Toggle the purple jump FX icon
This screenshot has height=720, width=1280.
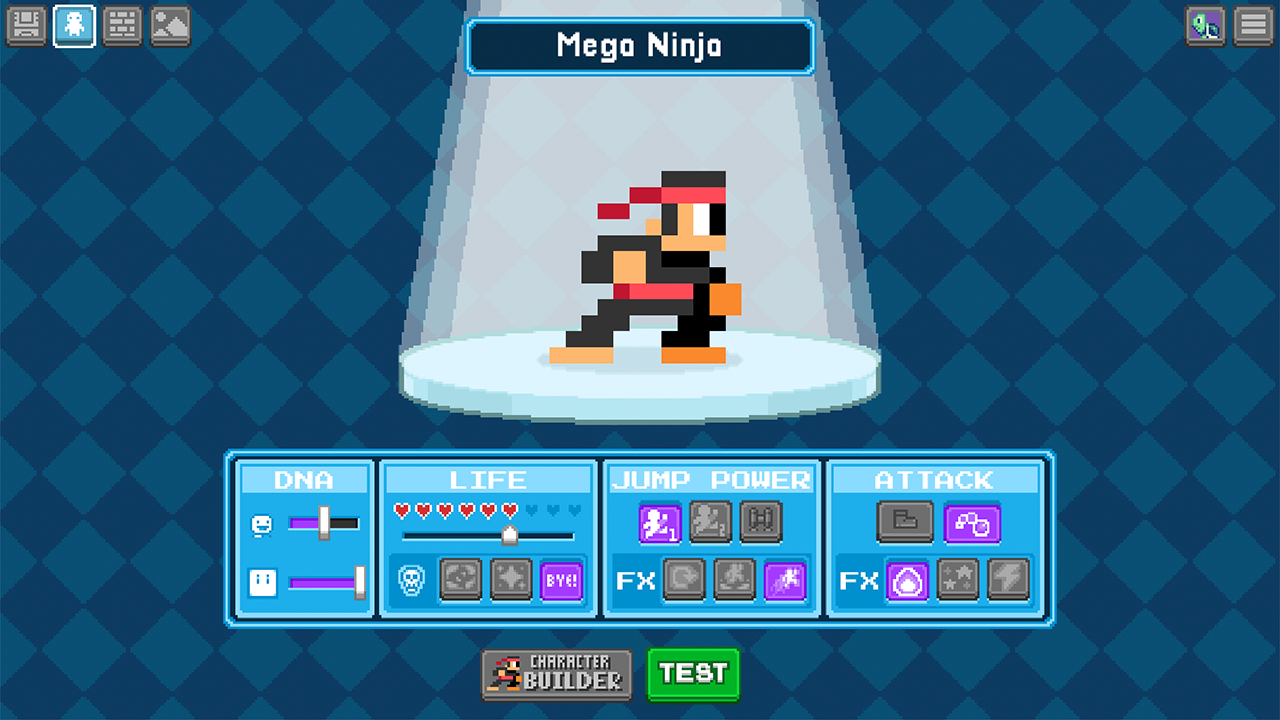pos(785,580)
